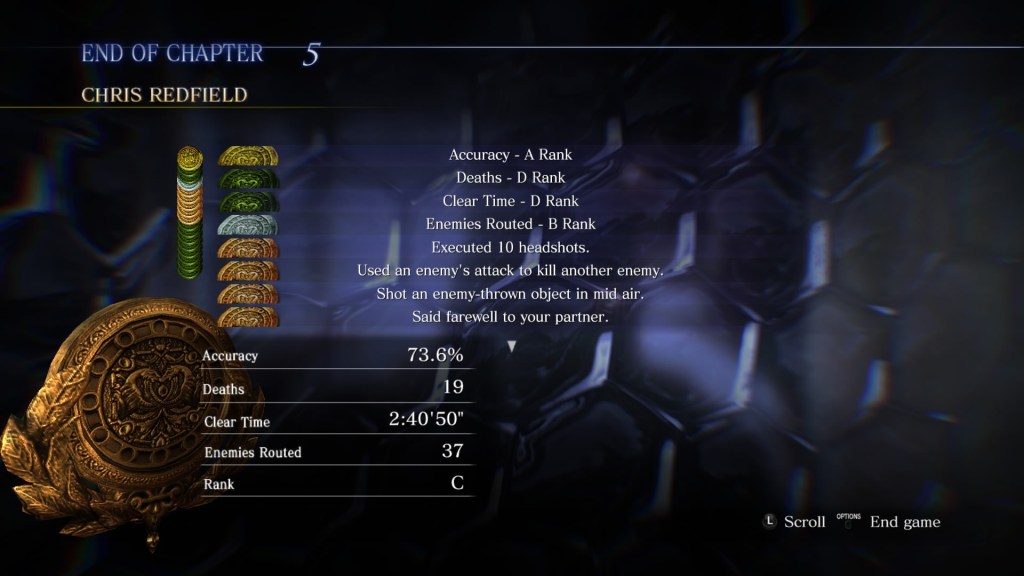Screen dimensions: 1024x576
Task: Choose the Clear Time - D Rank entry
Action: click(x=510, y=201)
